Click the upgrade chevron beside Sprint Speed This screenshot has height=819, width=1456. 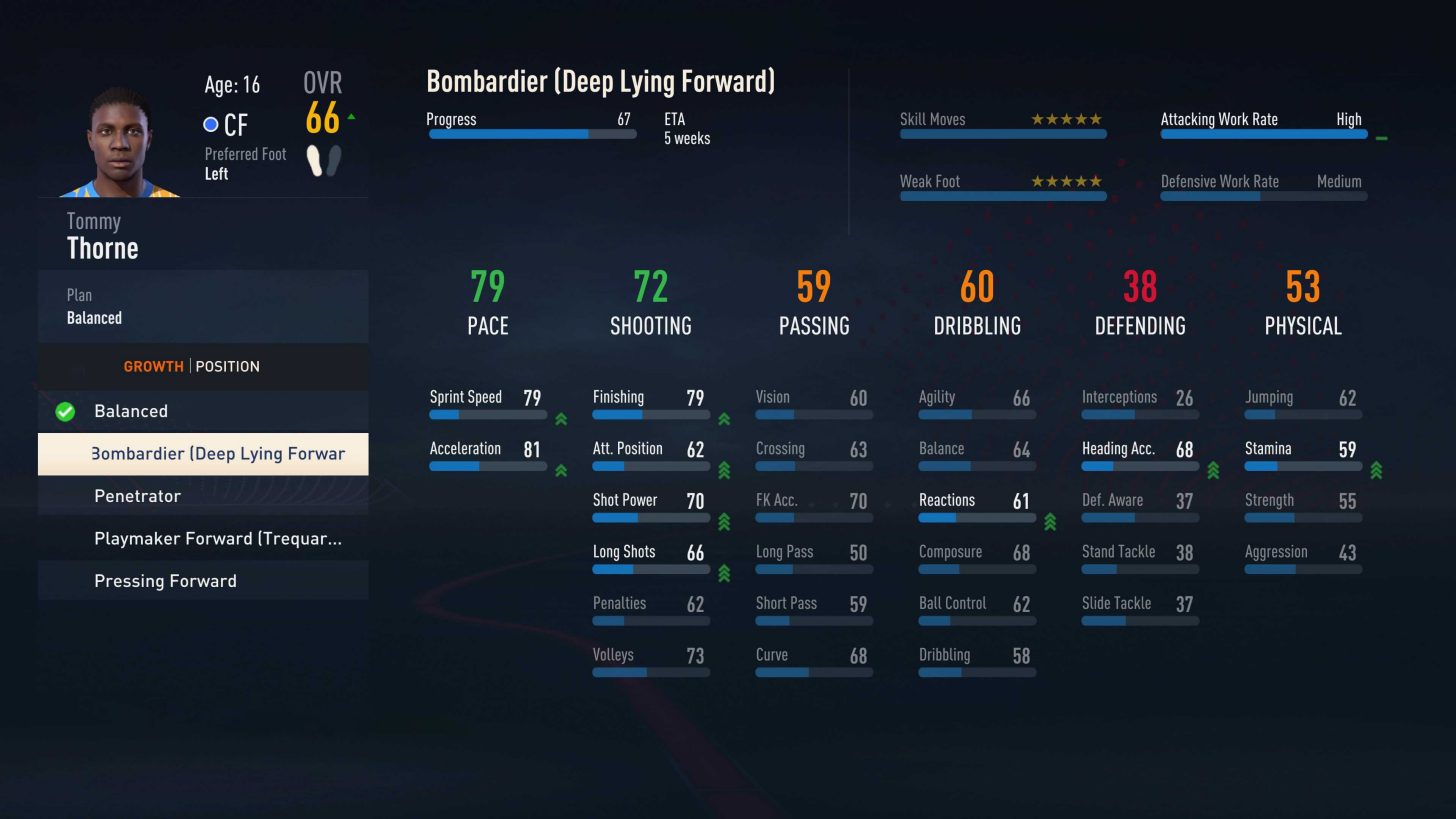[561, 420]
